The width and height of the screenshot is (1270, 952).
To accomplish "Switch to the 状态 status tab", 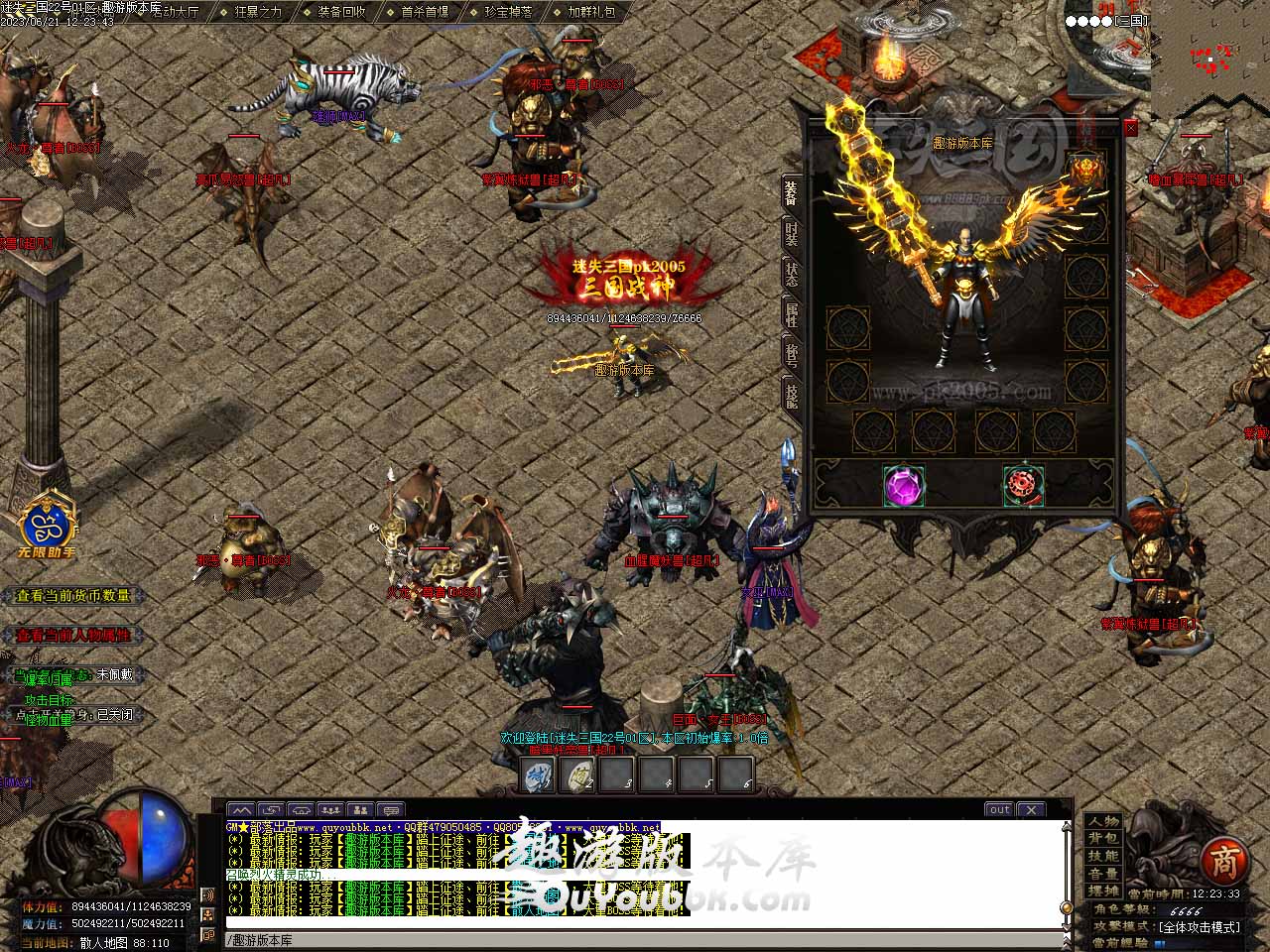I will coord(791,275).
